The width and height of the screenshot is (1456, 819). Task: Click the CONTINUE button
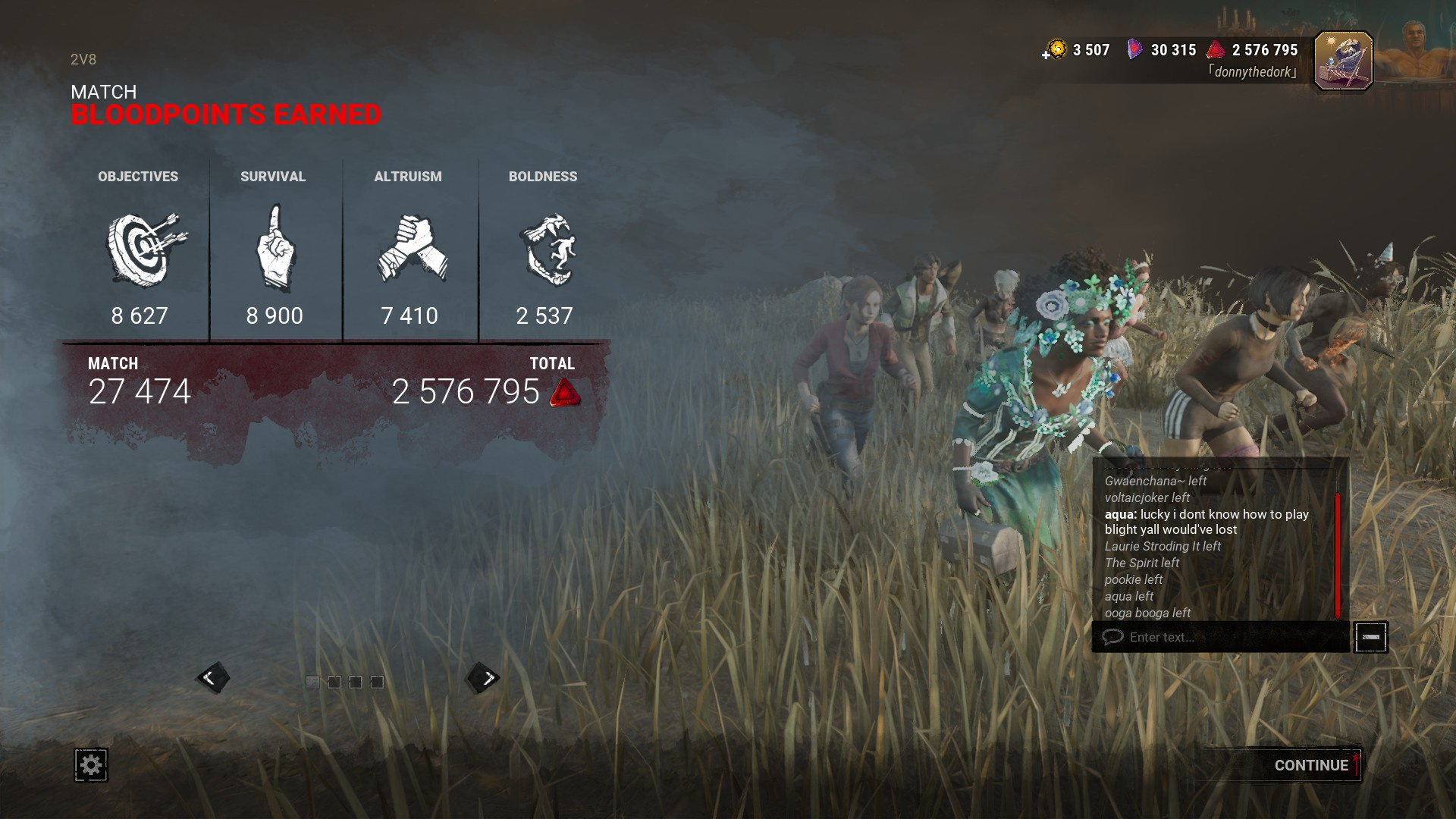[x=1310, y=765]
